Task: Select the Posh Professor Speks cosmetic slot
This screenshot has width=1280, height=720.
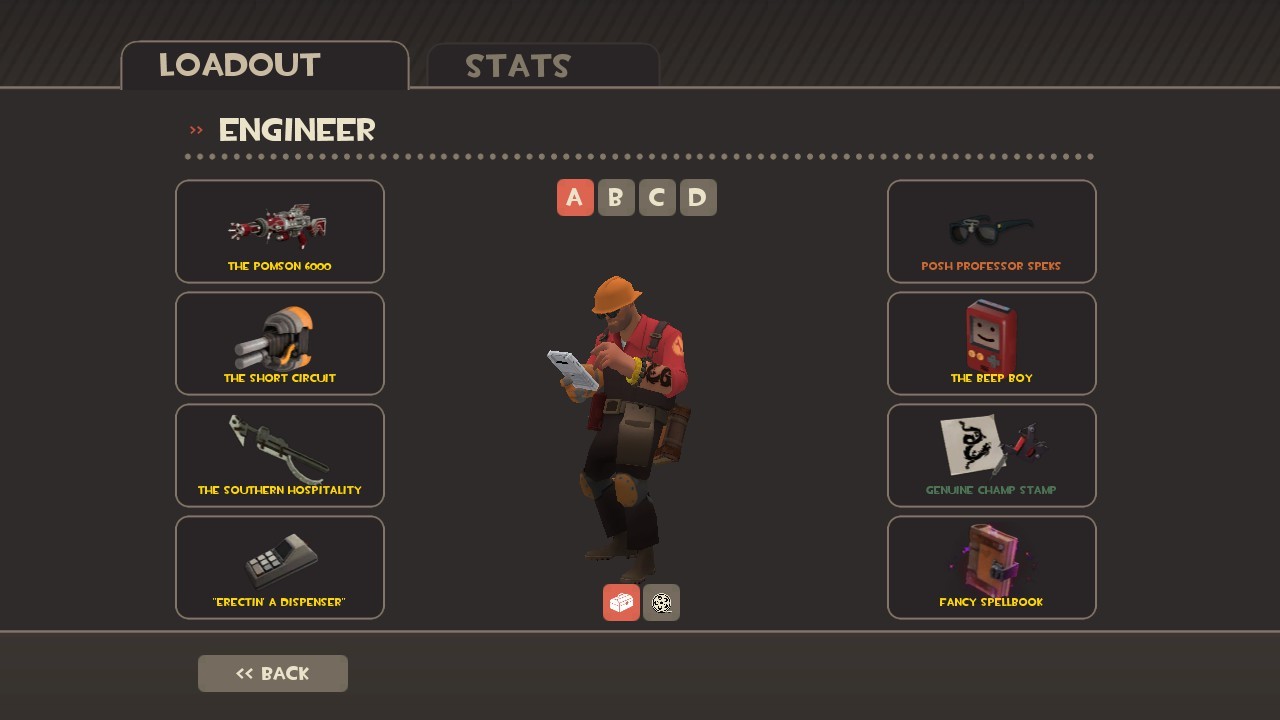Action: (x=991, y=231)
